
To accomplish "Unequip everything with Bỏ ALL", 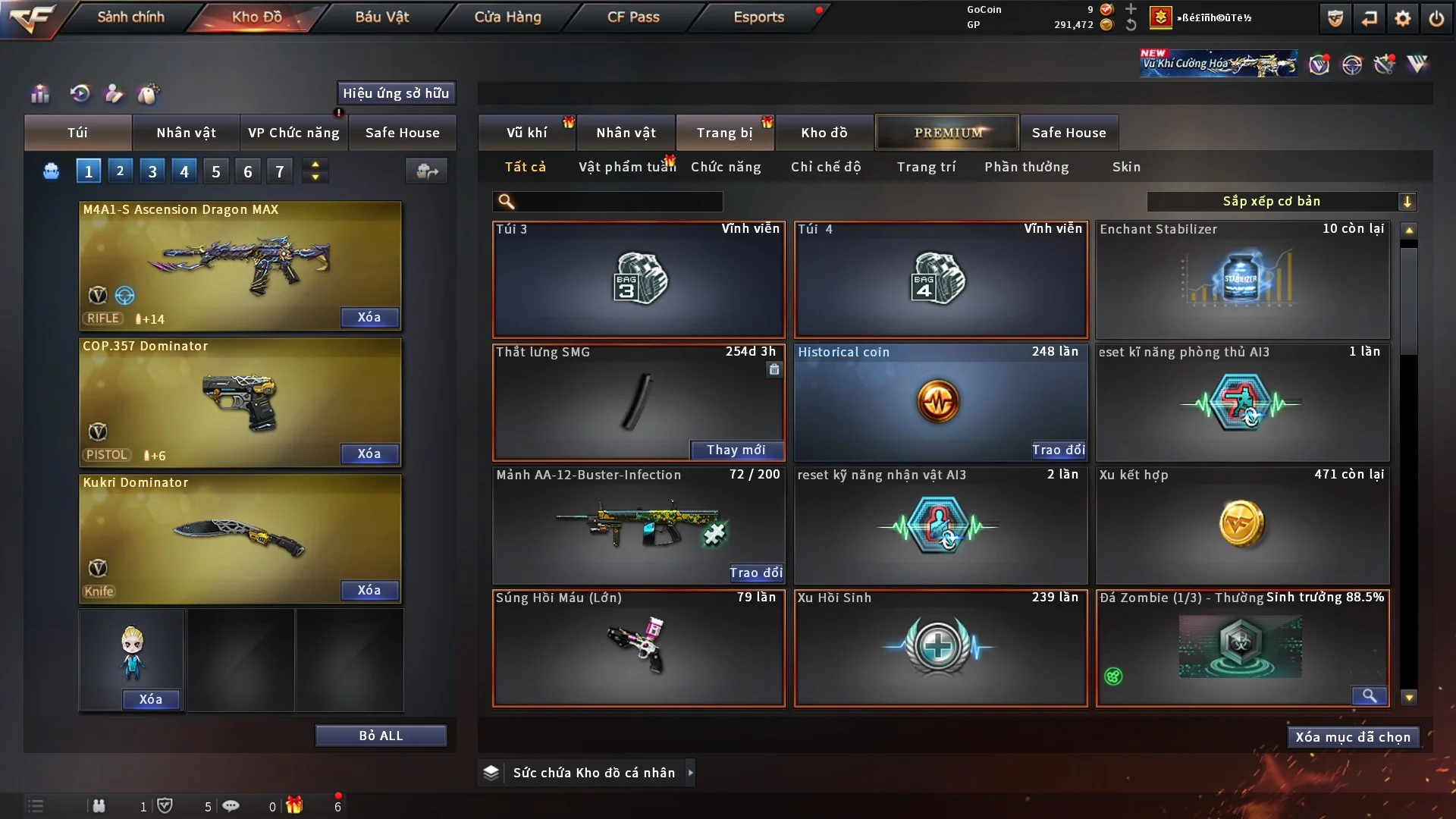I will 381,736.
